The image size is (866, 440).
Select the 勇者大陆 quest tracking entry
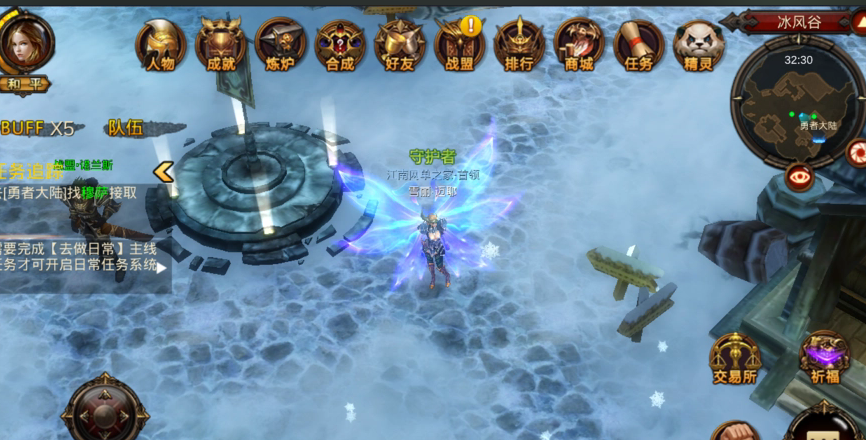[70, 193]
